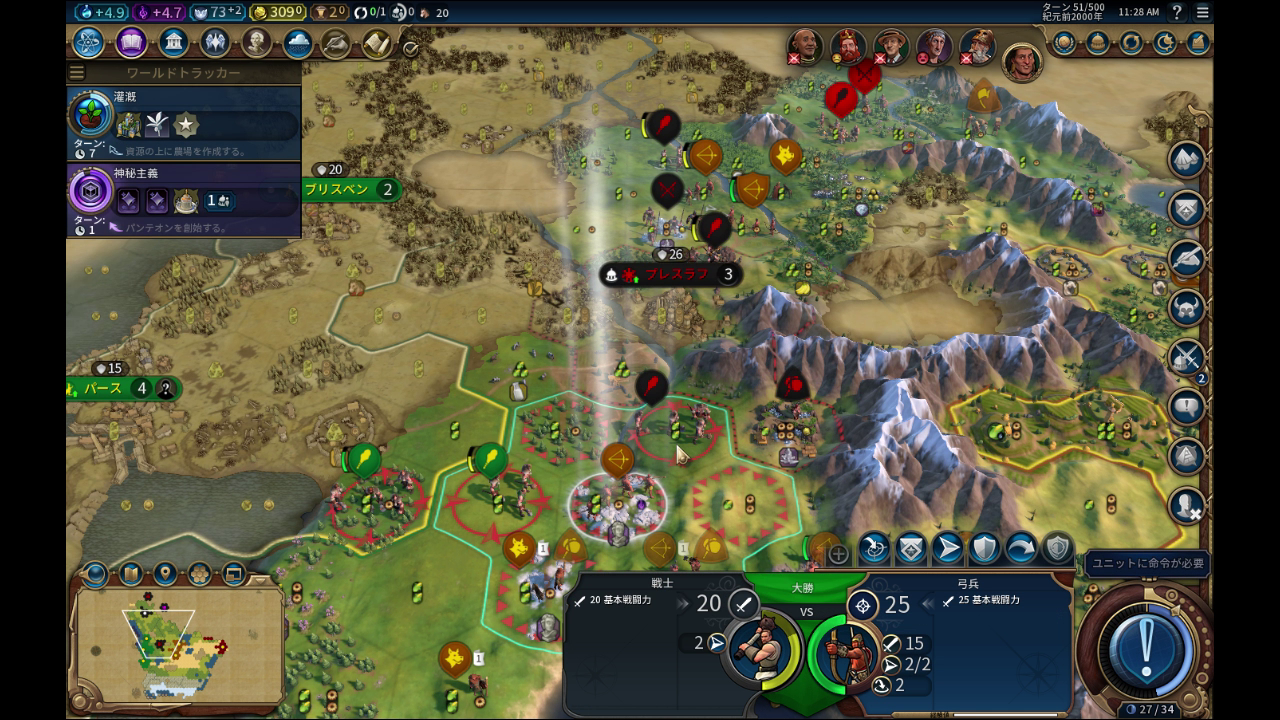Viewport: 1280px width, 720px height.
Task: Choose the move-to arrow unit action
Action: point(947,548)
